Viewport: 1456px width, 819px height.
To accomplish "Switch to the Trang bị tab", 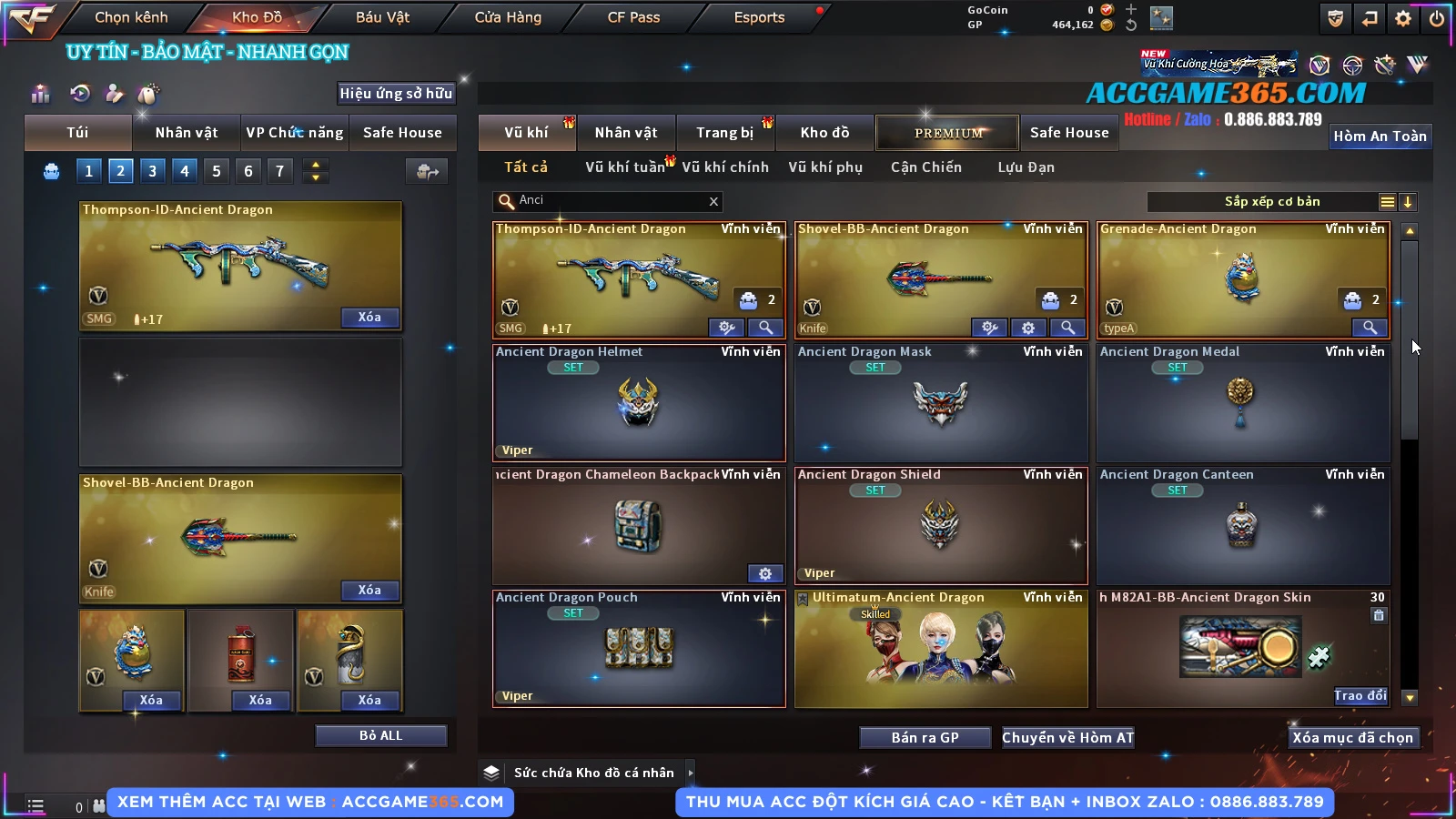I will pyautogui.click(x=724, y=133).
